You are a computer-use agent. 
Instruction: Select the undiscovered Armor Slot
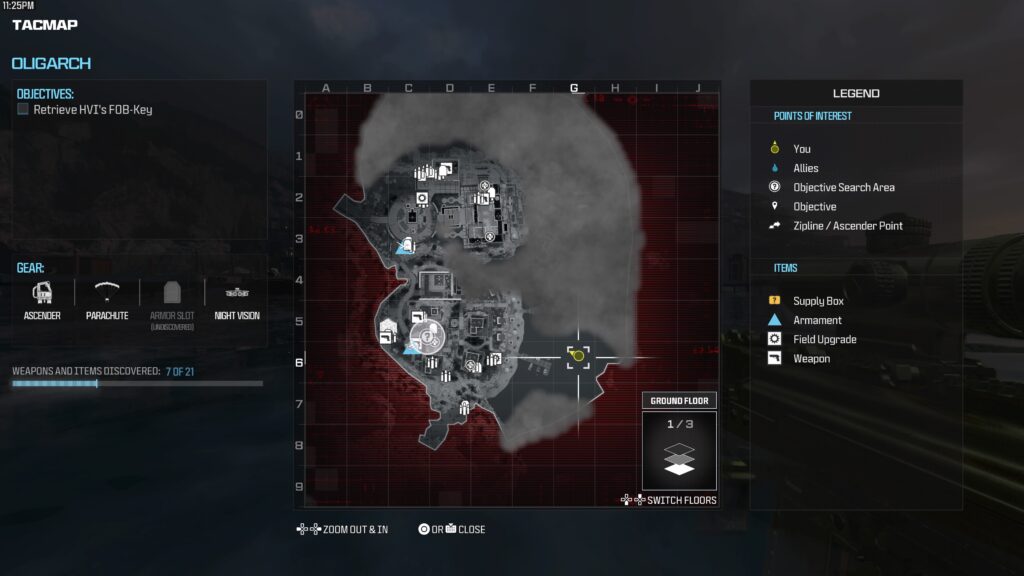[x=171, y=299]
